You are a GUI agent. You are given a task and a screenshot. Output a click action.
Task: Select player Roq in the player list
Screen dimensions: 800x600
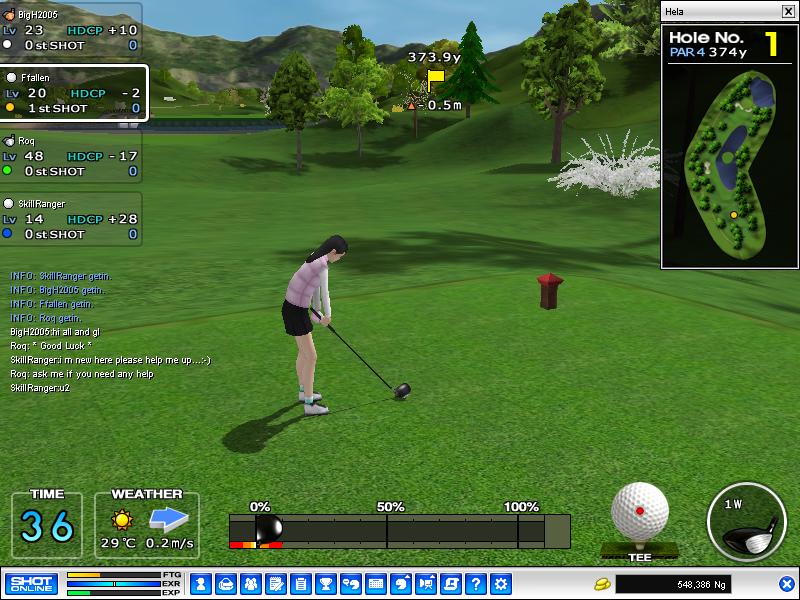(70, 156)
